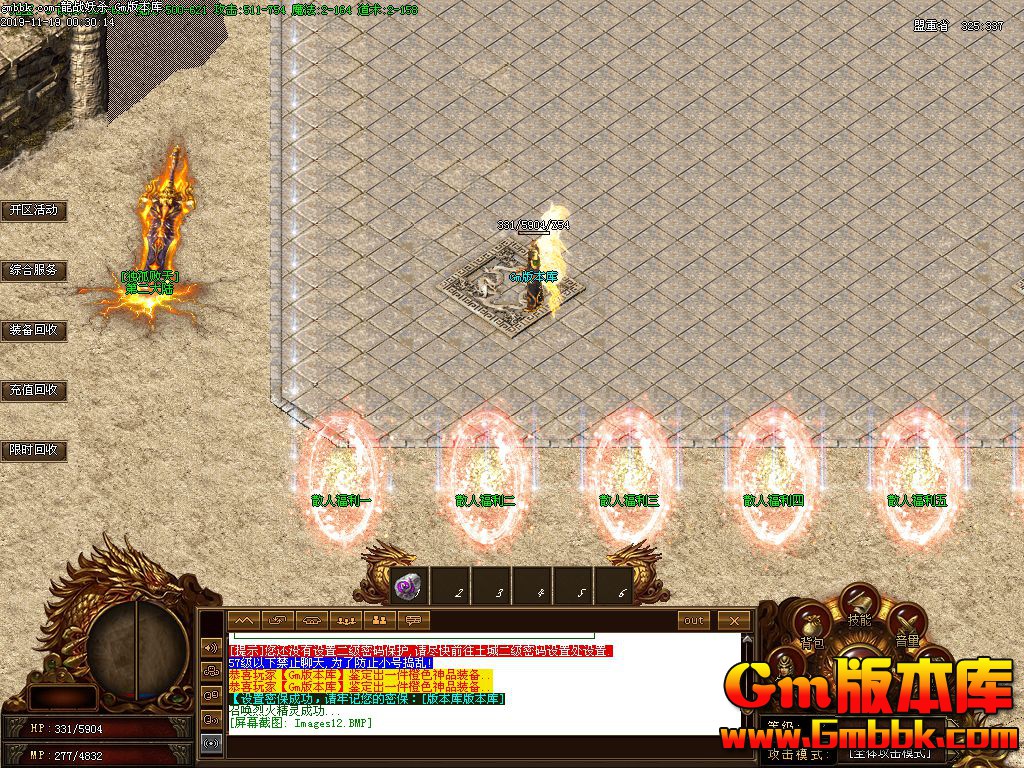
Task: Toggle the speaker channel button beside chat
Action: tap(211, 647)
